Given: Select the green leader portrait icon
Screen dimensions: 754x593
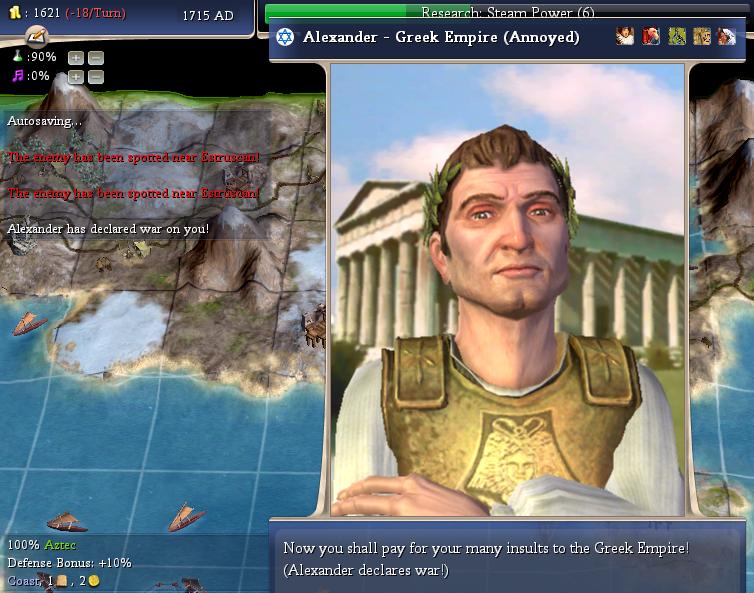Looking at the screenshot, I should pyautogui.click(x=677, y=37).
